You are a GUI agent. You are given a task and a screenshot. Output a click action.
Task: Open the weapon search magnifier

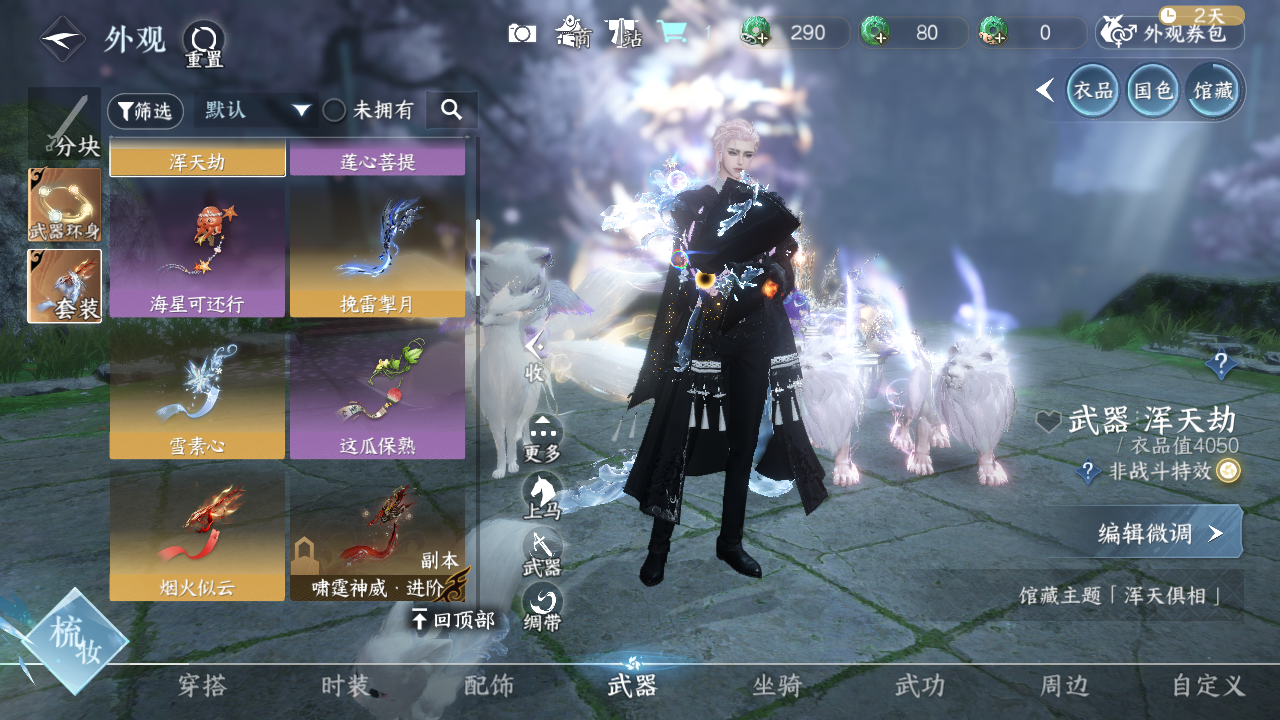[x=451, y=110]
